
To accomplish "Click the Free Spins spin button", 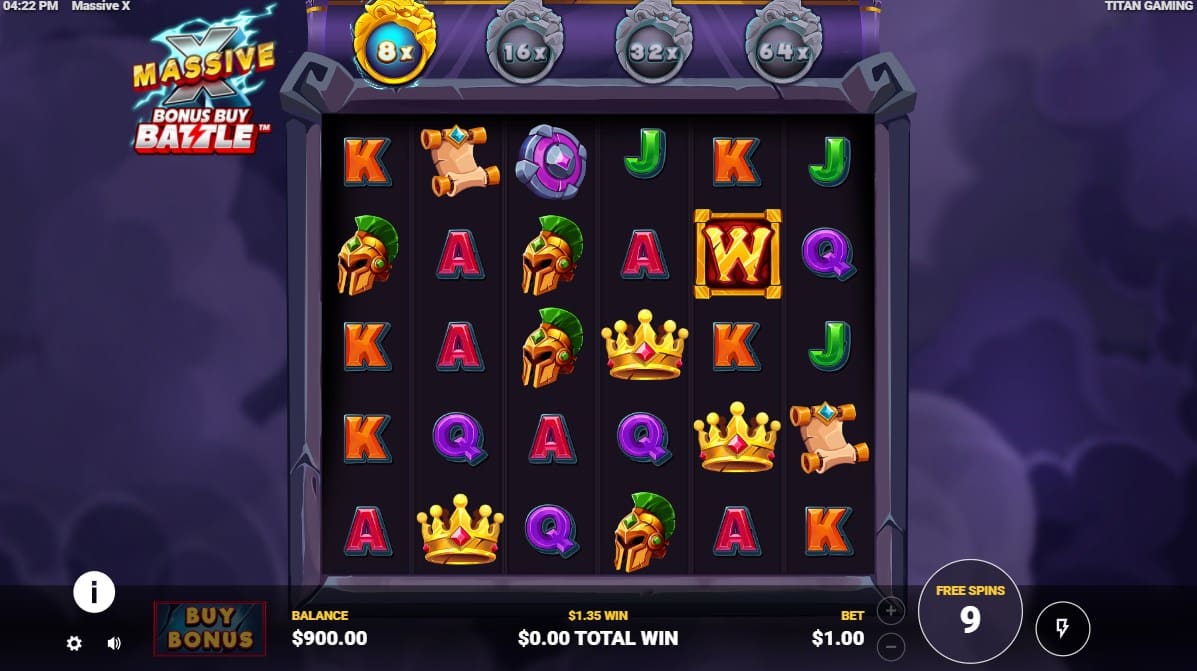I will pos(969,611).
